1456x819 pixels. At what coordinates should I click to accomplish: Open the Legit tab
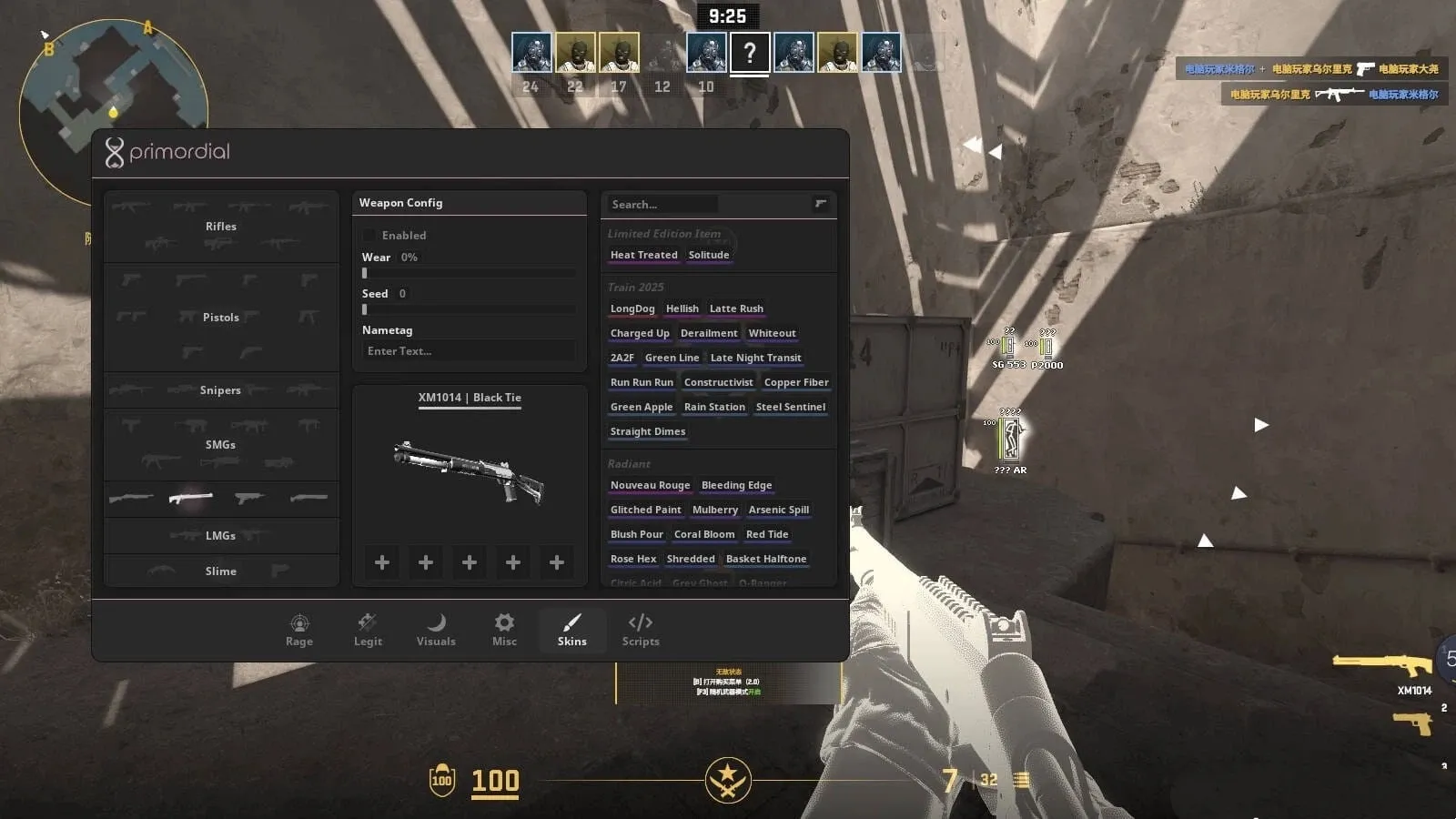coord(368,630)
